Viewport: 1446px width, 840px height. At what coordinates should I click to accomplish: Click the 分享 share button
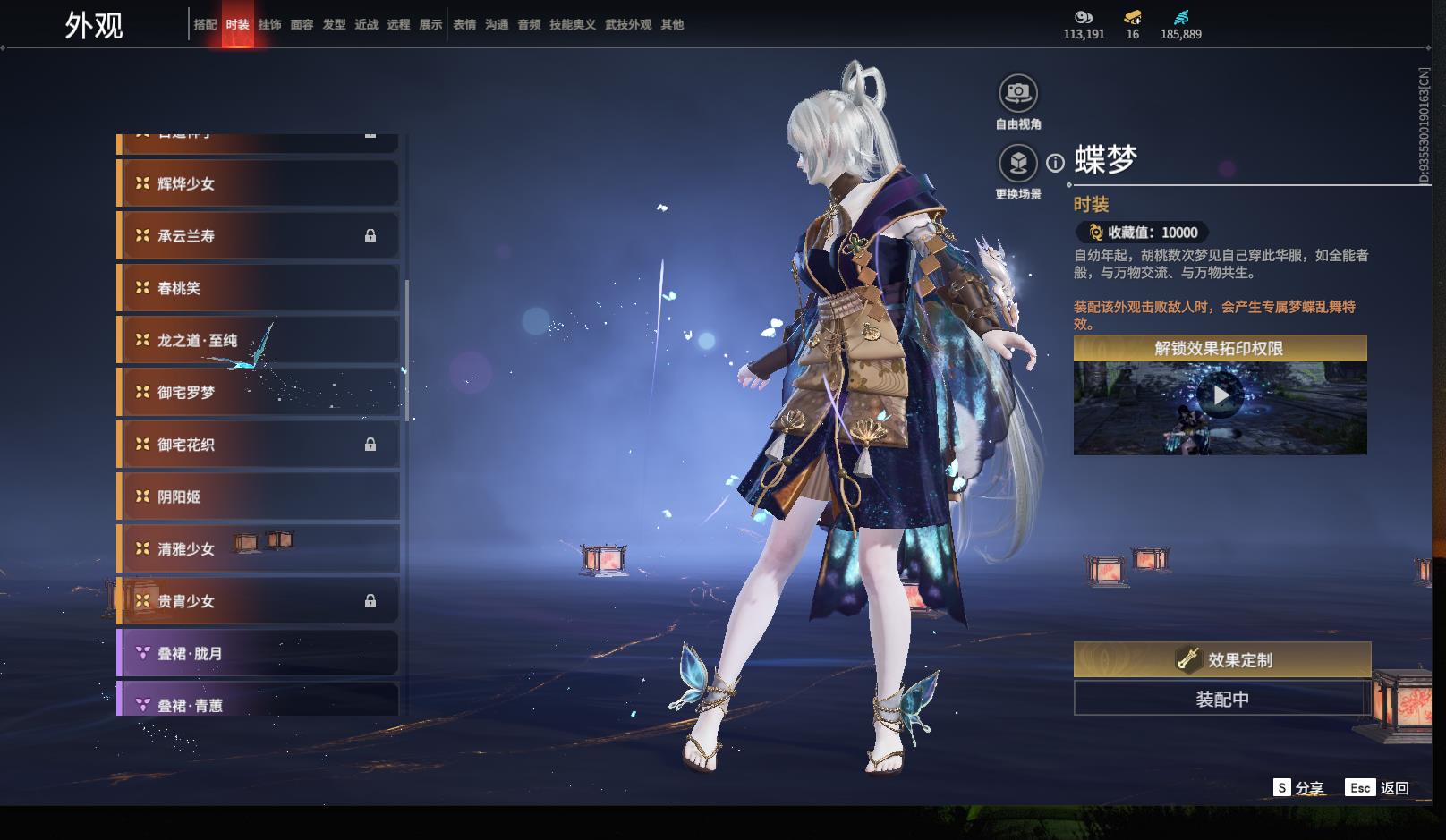tap(1299, 788)
